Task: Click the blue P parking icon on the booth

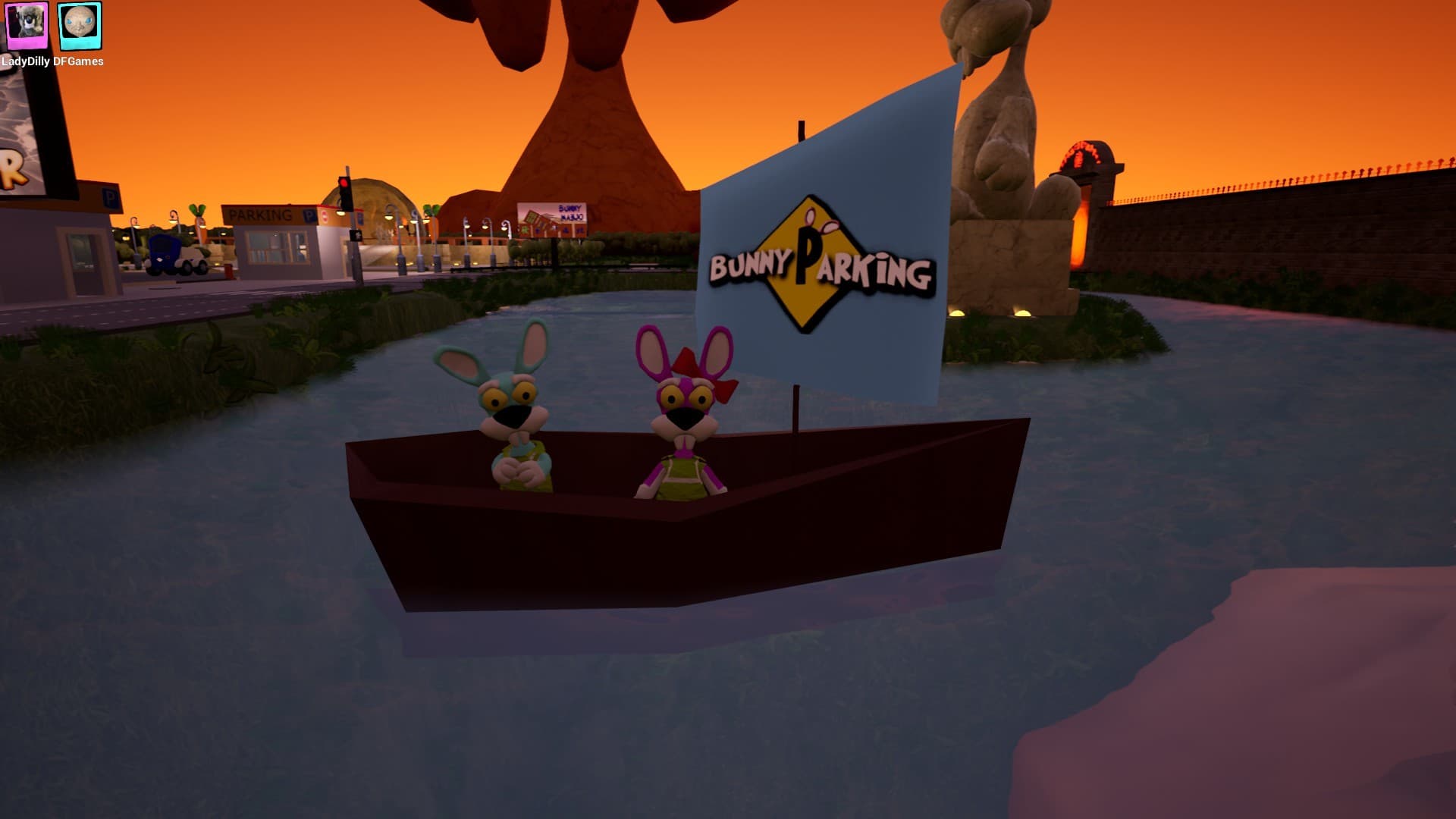Action: (x=308, y=215)
